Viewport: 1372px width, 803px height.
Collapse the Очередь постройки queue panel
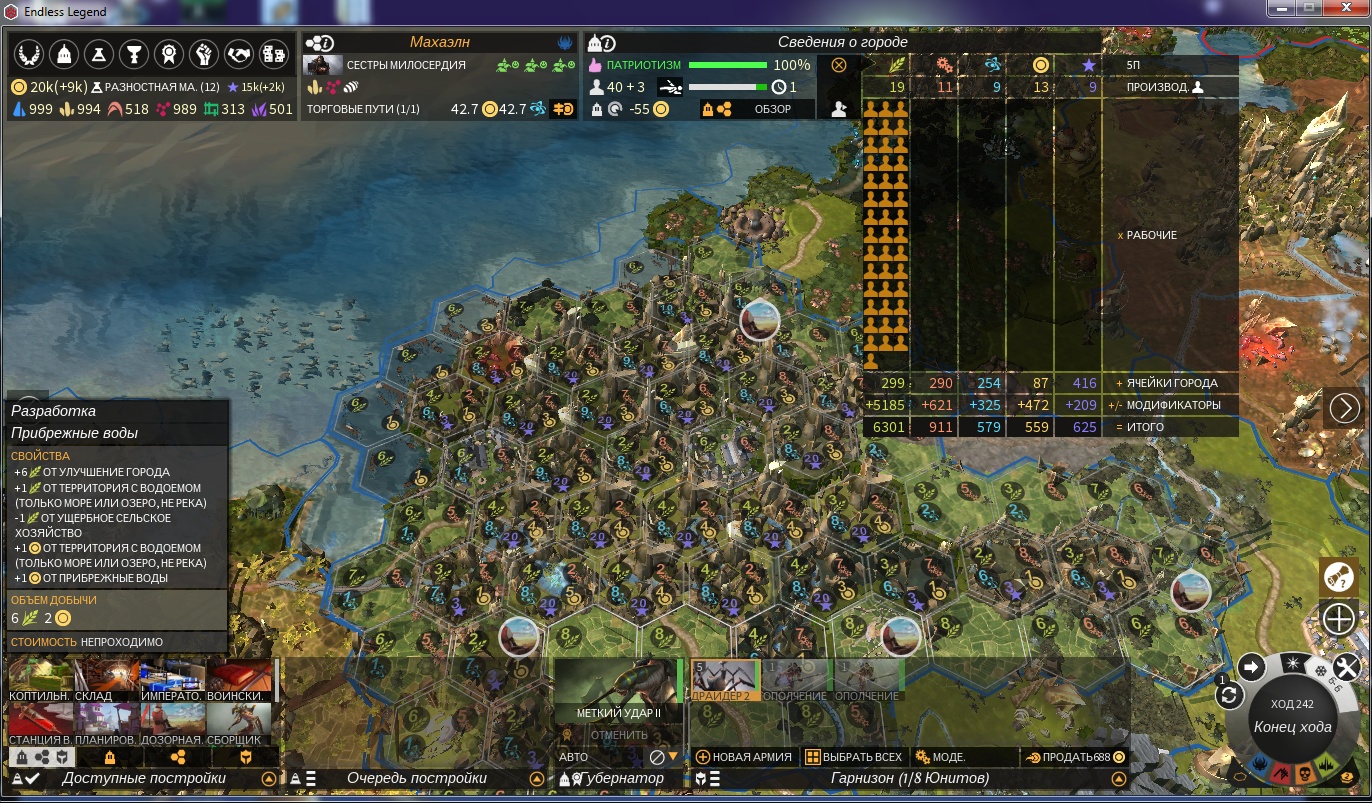536,779
